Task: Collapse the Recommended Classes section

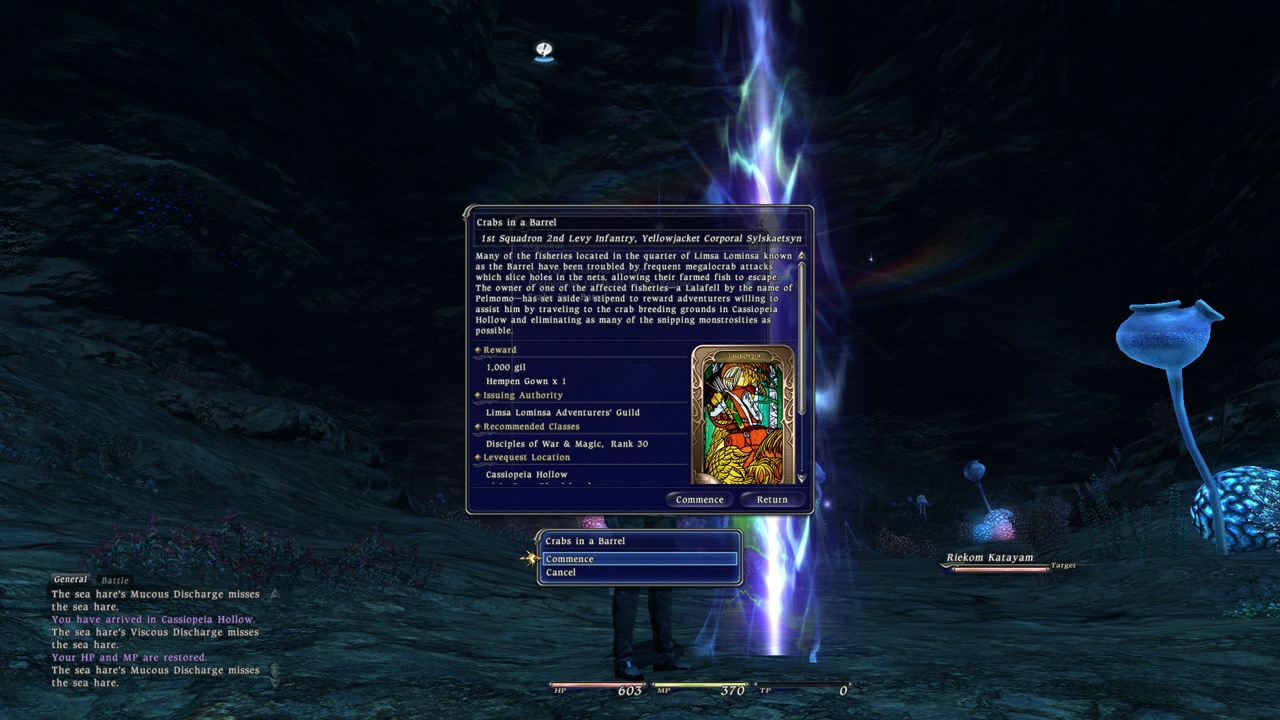Action: (478, 426)
